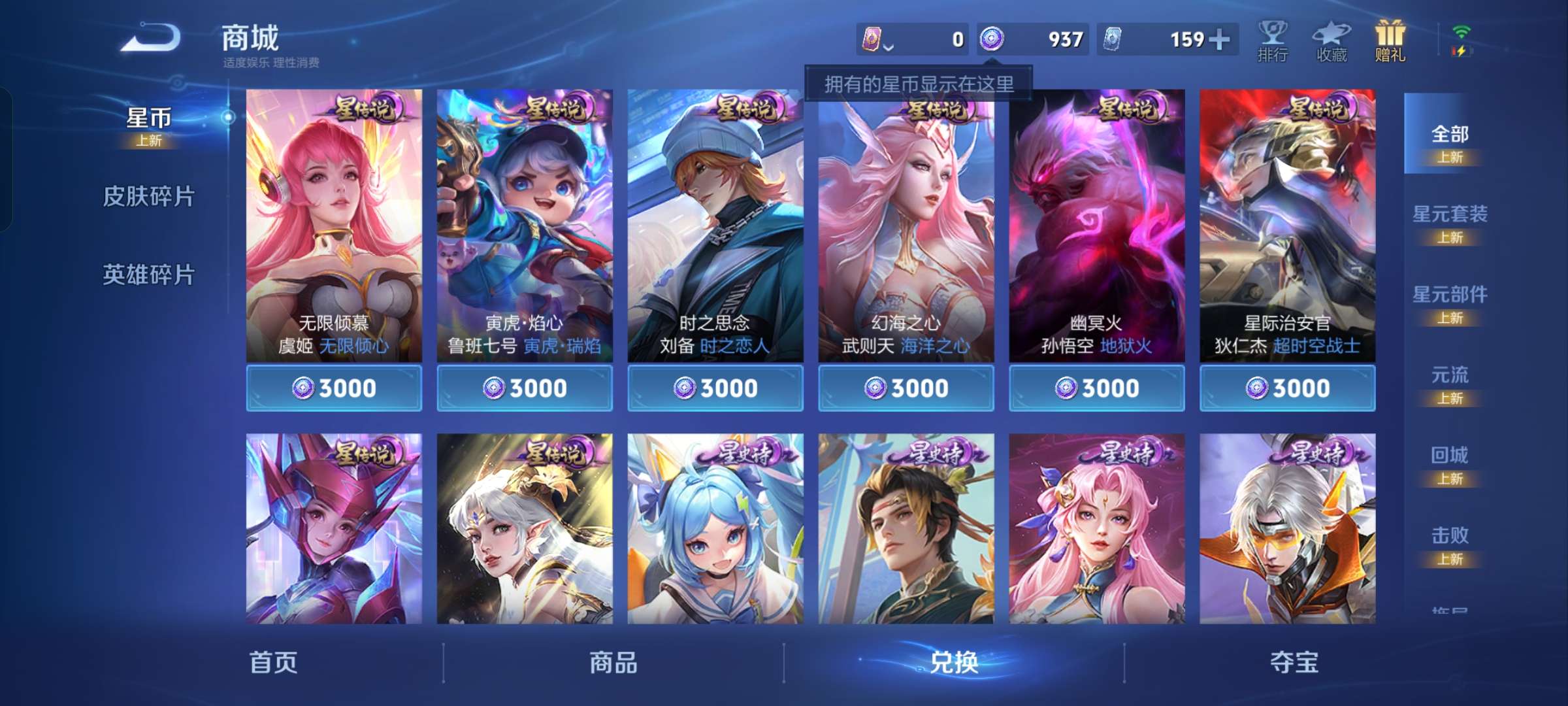1568x706 pixels.
Task: Select 英雄碎片 hero shards category
Action: click(149, 275)
